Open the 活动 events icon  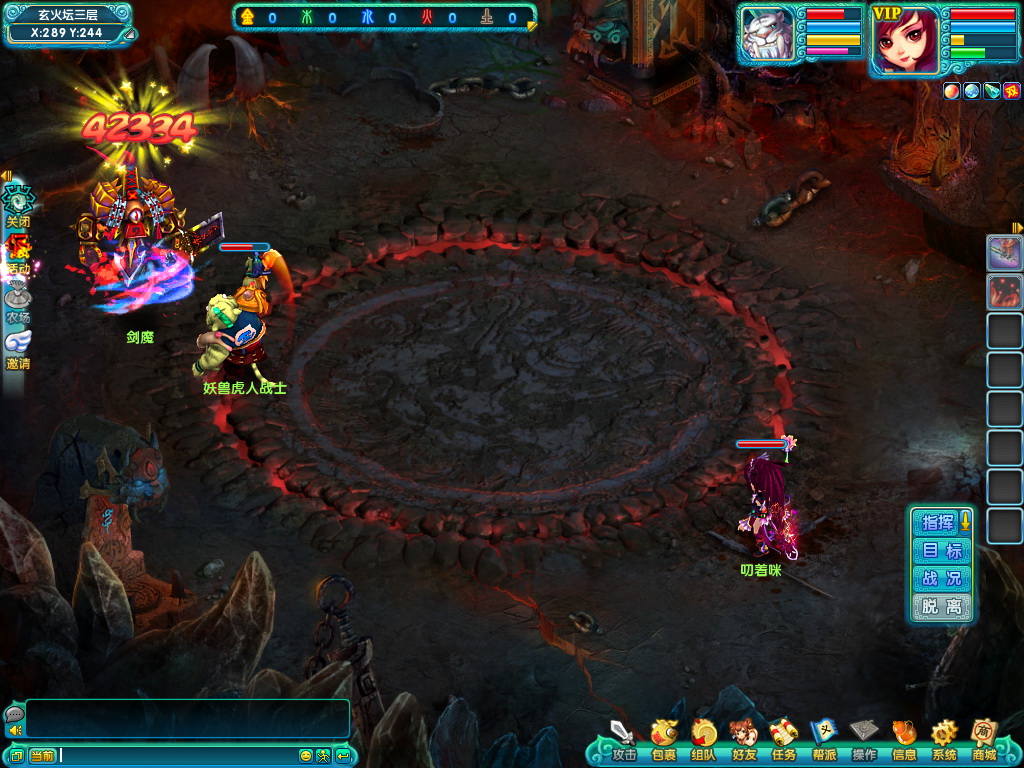pos(18,252)
